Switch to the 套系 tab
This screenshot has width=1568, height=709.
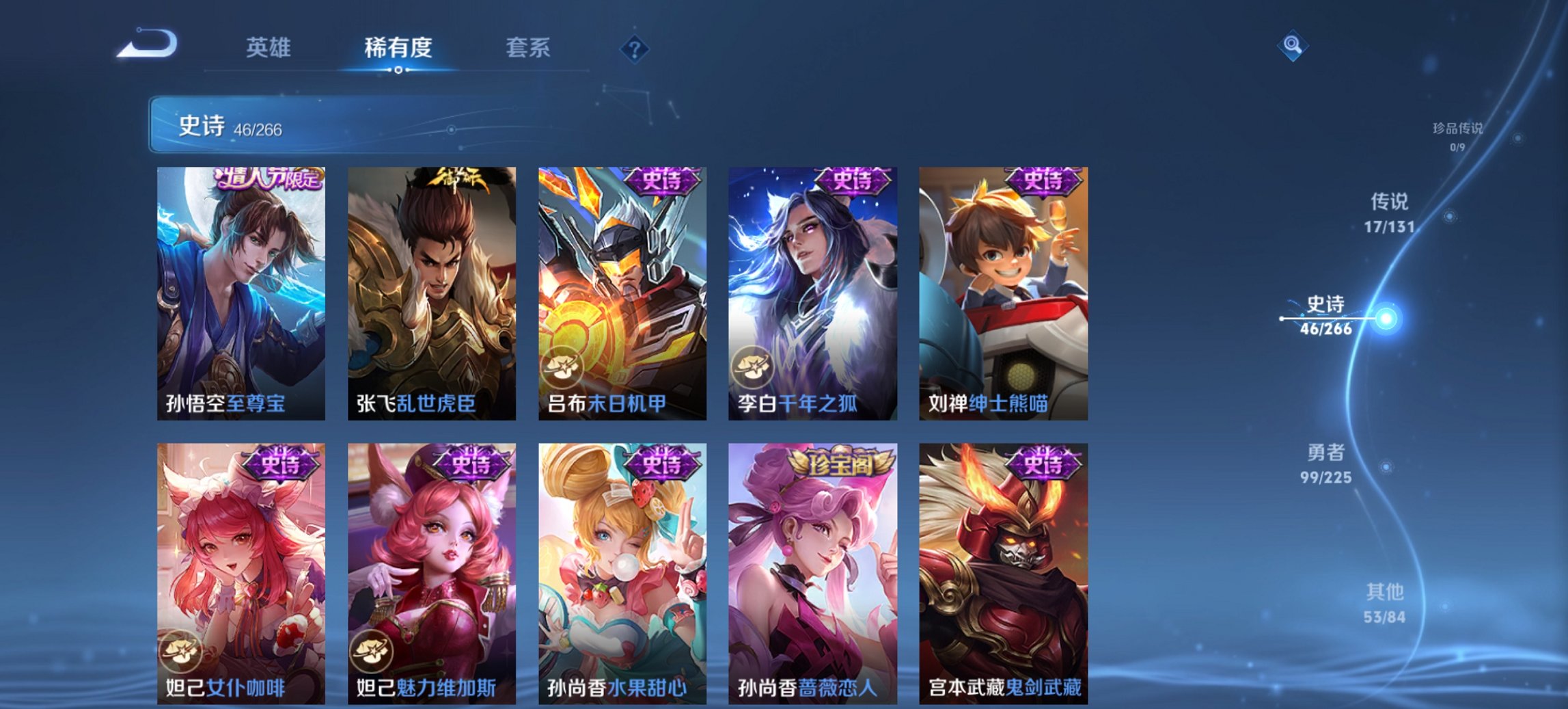[x=528, y=48]
